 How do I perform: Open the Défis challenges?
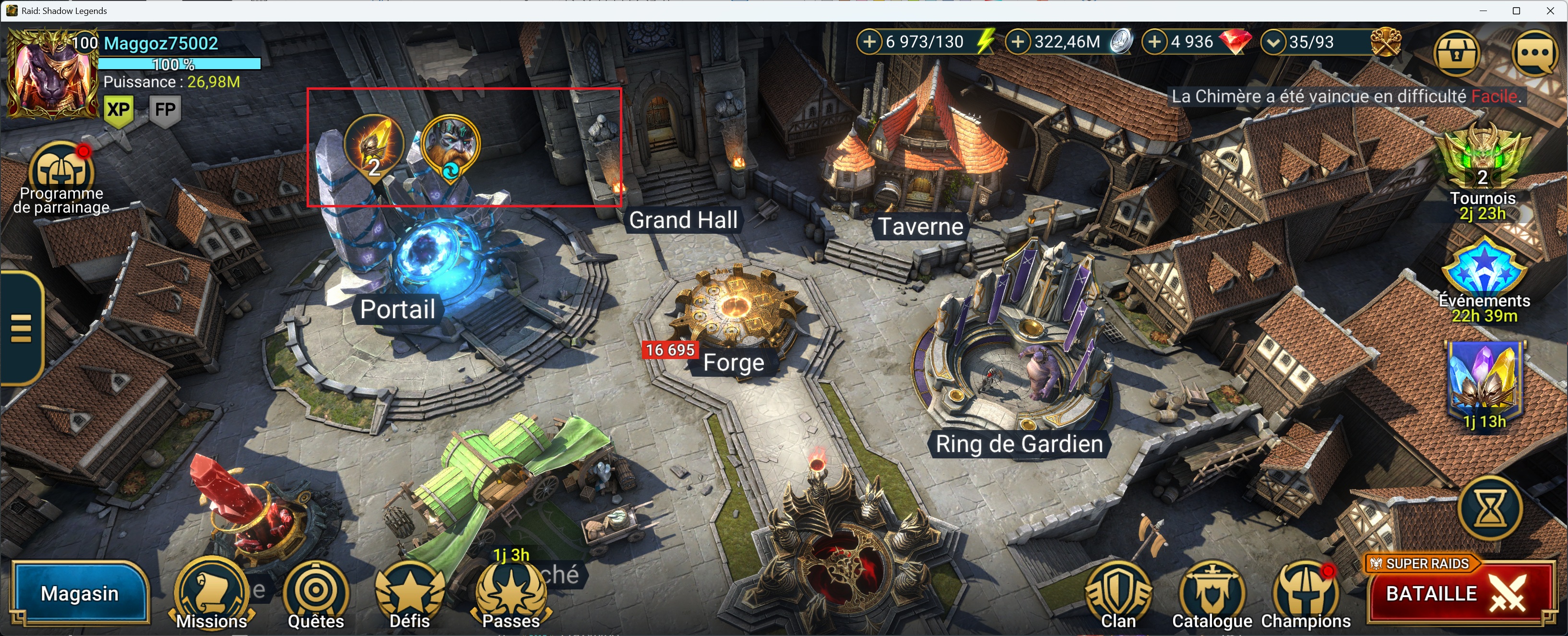(x=410, y=594)
